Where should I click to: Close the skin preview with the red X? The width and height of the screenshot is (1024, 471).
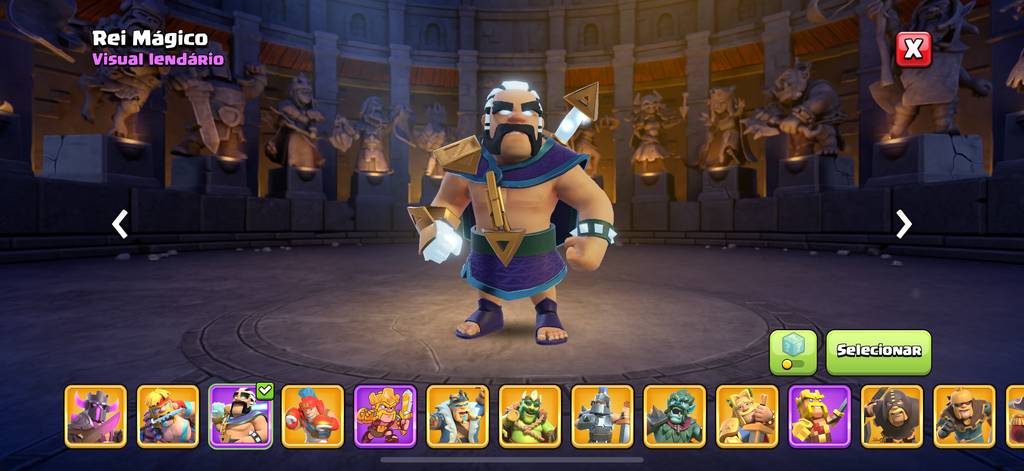pyautogui.click(x=913, y=49)
